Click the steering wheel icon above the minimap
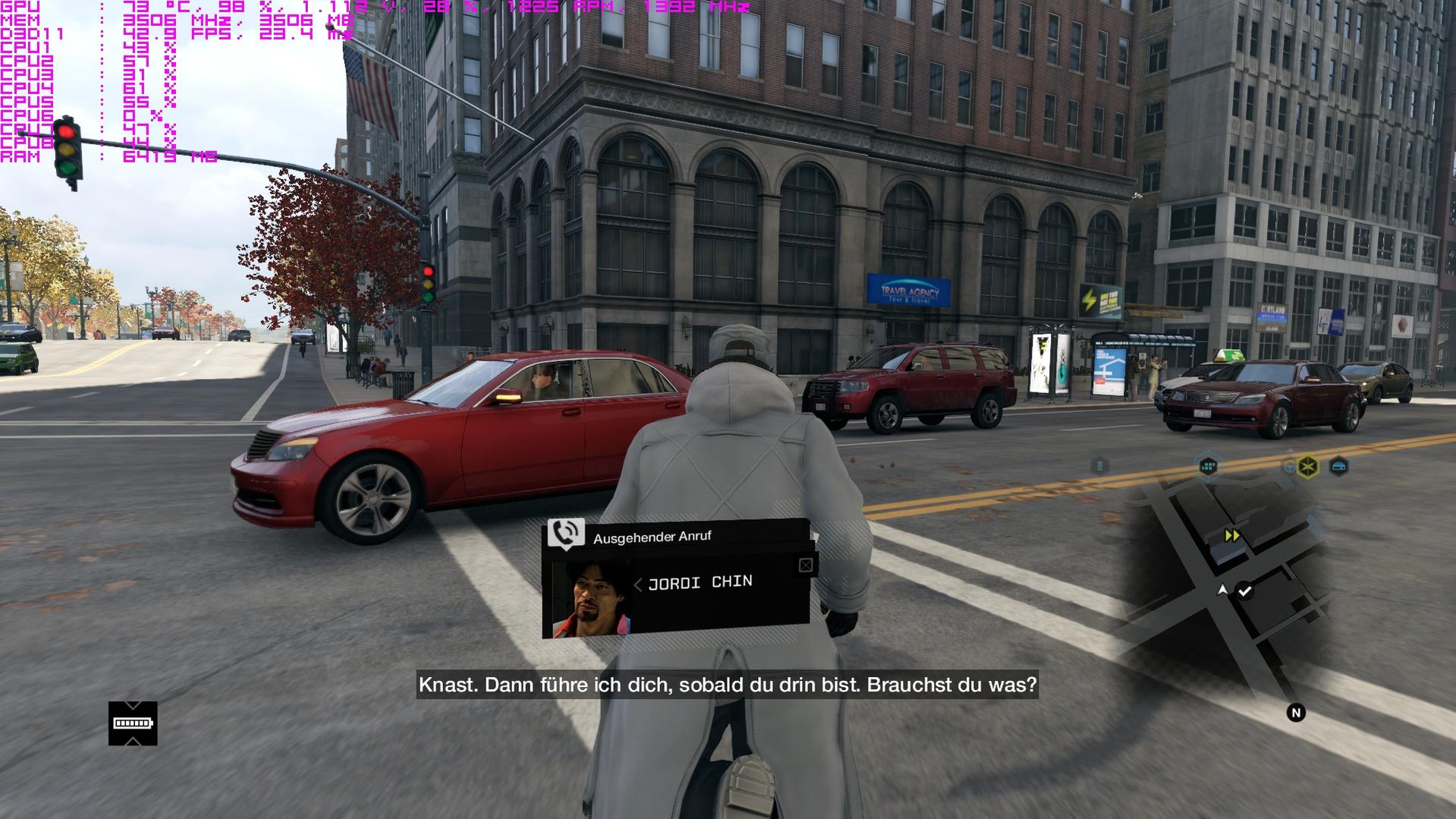 [x=1289, y=467]
